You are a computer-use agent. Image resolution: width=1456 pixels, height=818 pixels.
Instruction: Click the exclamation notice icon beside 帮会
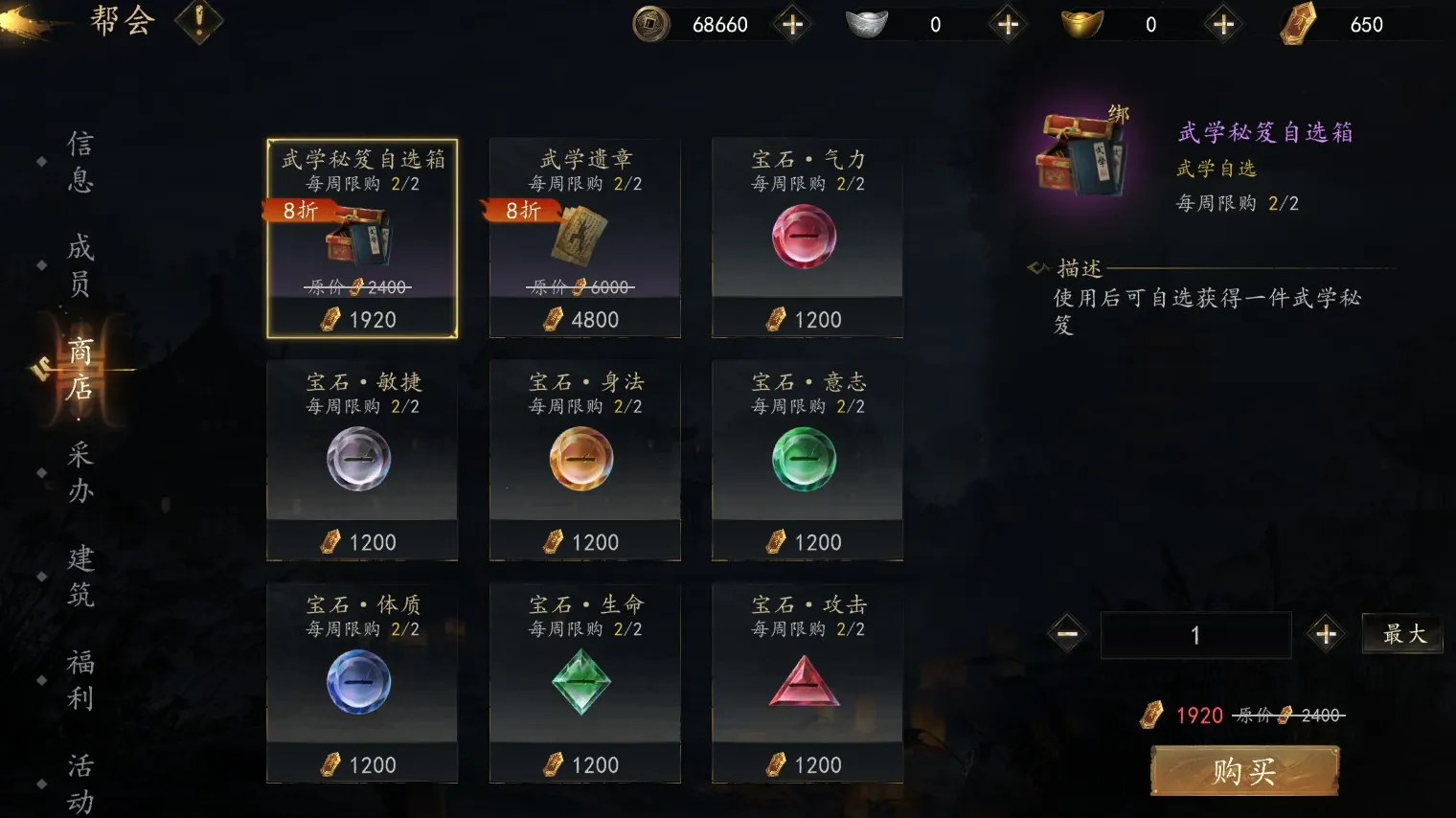(198, 22)
